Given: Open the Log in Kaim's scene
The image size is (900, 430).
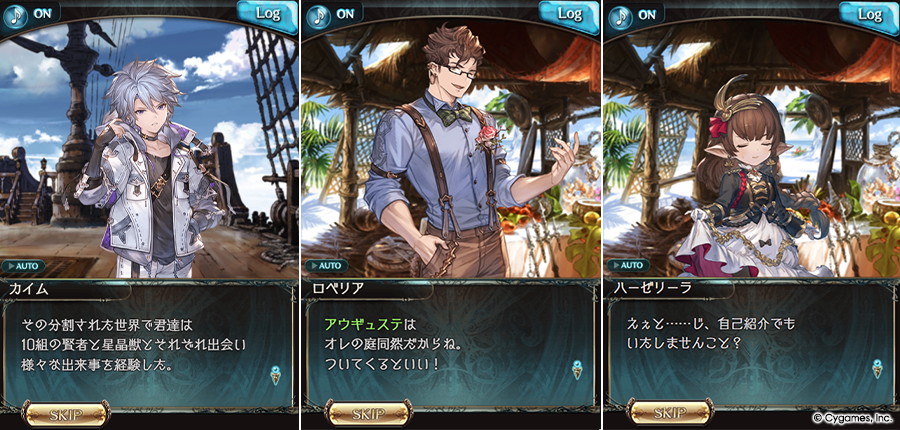Looking at the screenshot, I should (x=268, y=15).
